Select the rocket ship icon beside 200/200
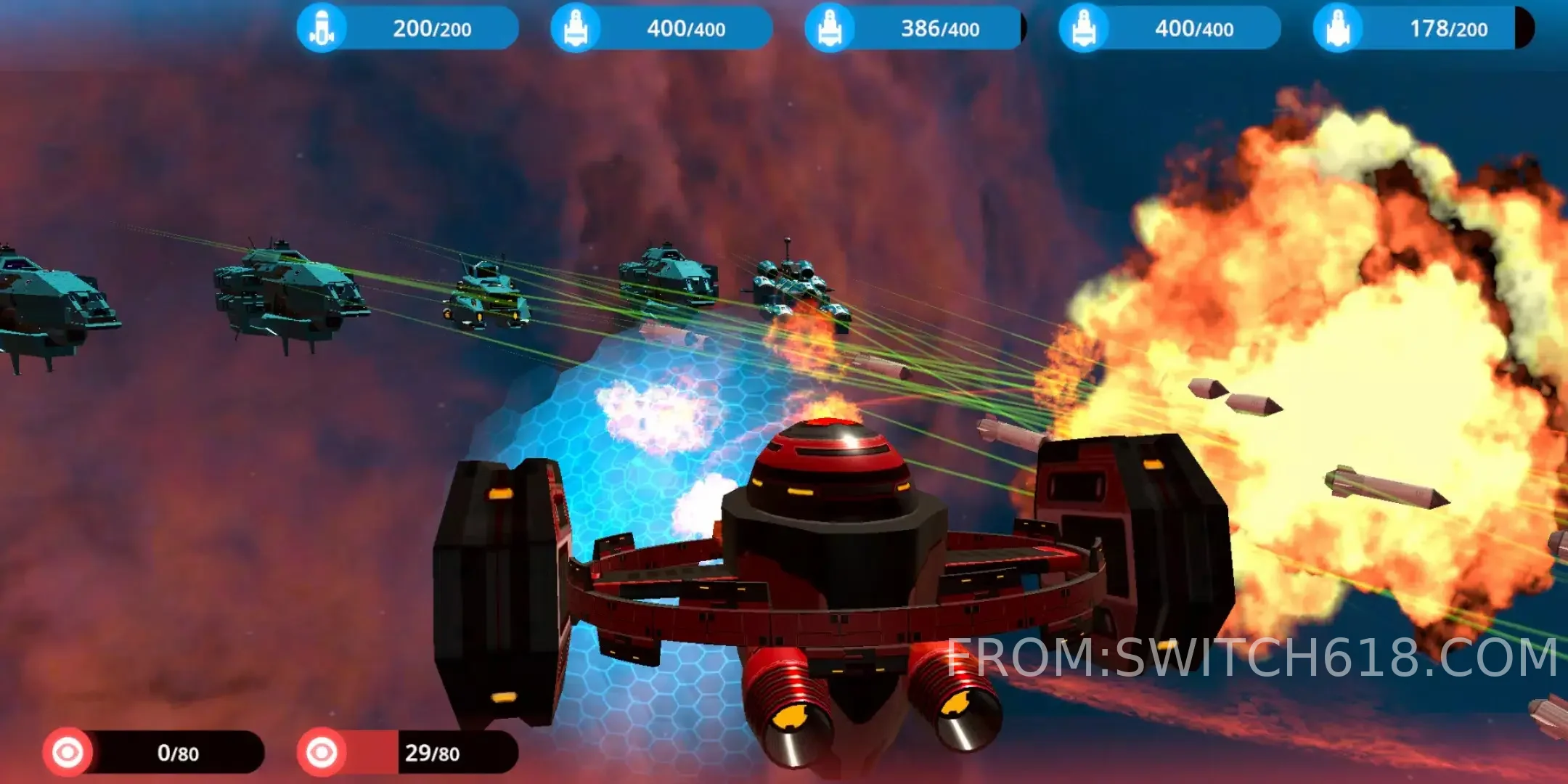Image resolution: width=1568 pixels, height=784 pixels. point(323,29)
